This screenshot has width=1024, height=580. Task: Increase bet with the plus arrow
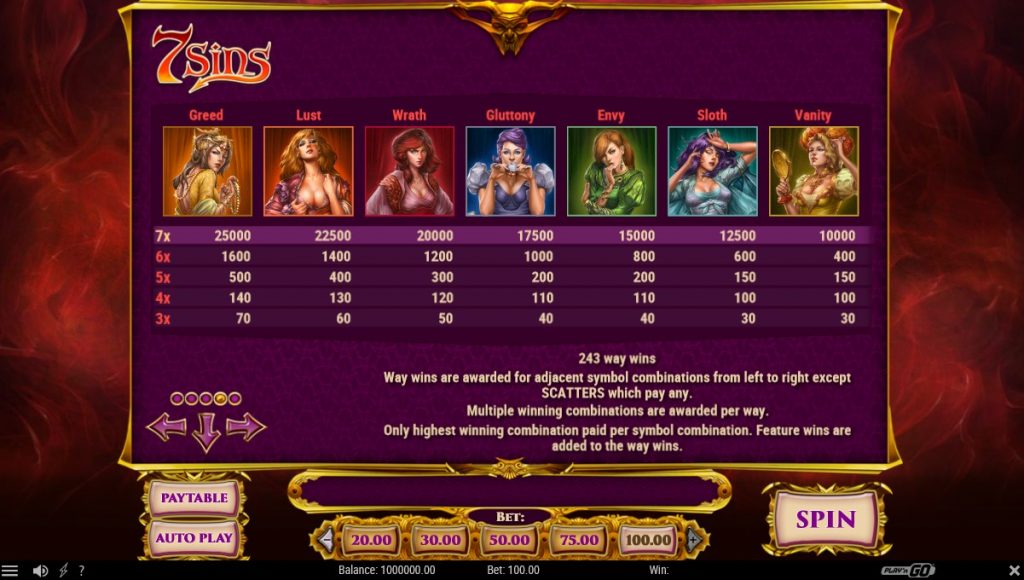[693, 540]
